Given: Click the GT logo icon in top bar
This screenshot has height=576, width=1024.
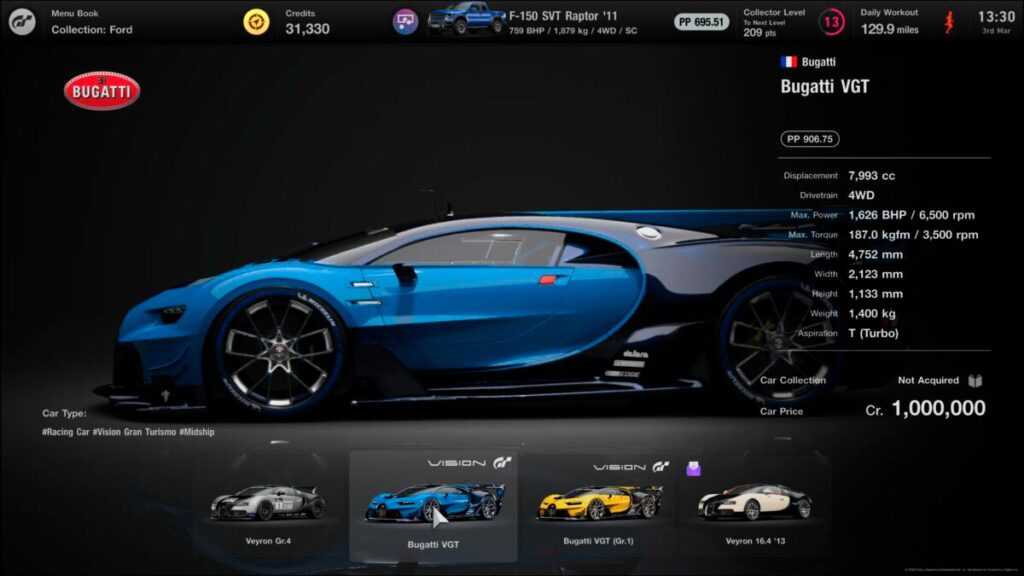Looking at the screenshot, I should [22, 22].
